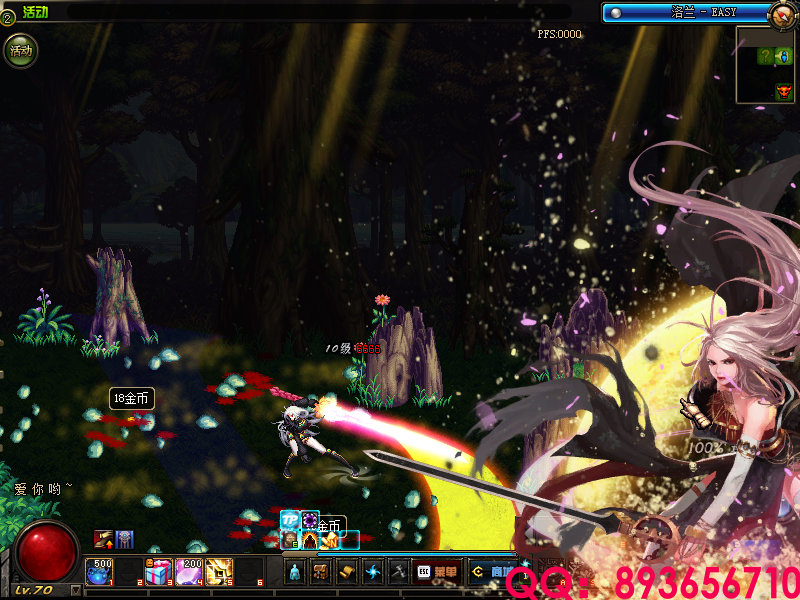The width and height of the screenshot is (800, 600).
Task: Select the question mark room on minimap
Action: pyautogui.click(x=764, y=57)
